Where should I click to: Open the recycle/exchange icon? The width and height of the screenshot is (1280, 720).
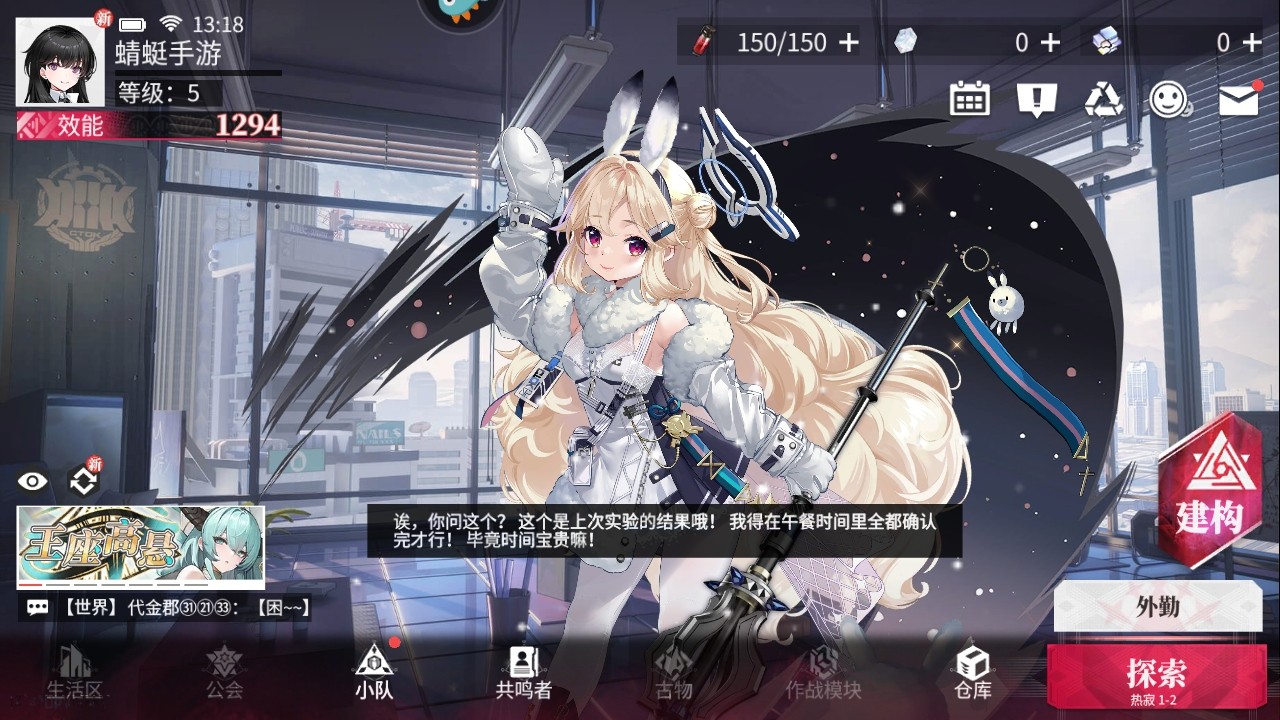pos(1103,99)
